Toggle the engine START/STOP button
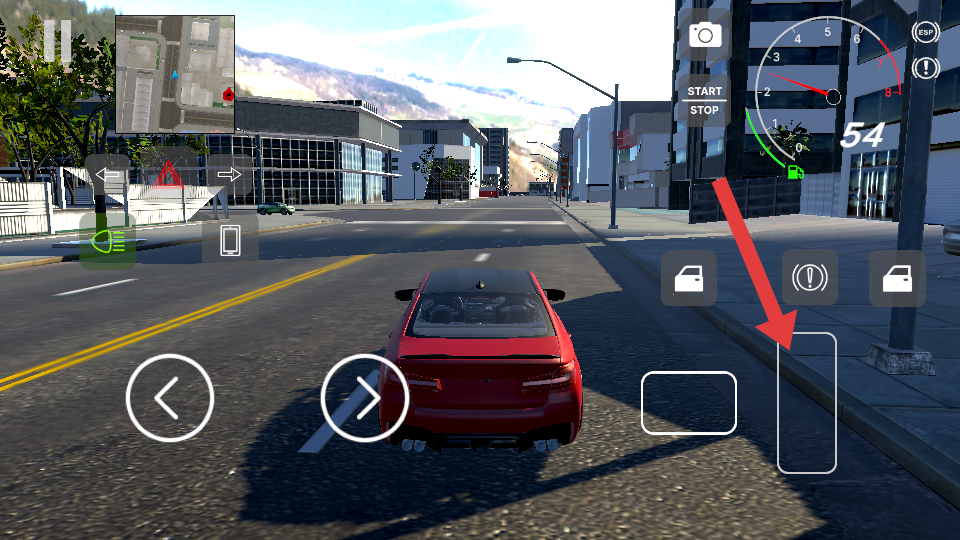Image resolution: width=960 pixels, height=540 pixels. pos(705,101)
